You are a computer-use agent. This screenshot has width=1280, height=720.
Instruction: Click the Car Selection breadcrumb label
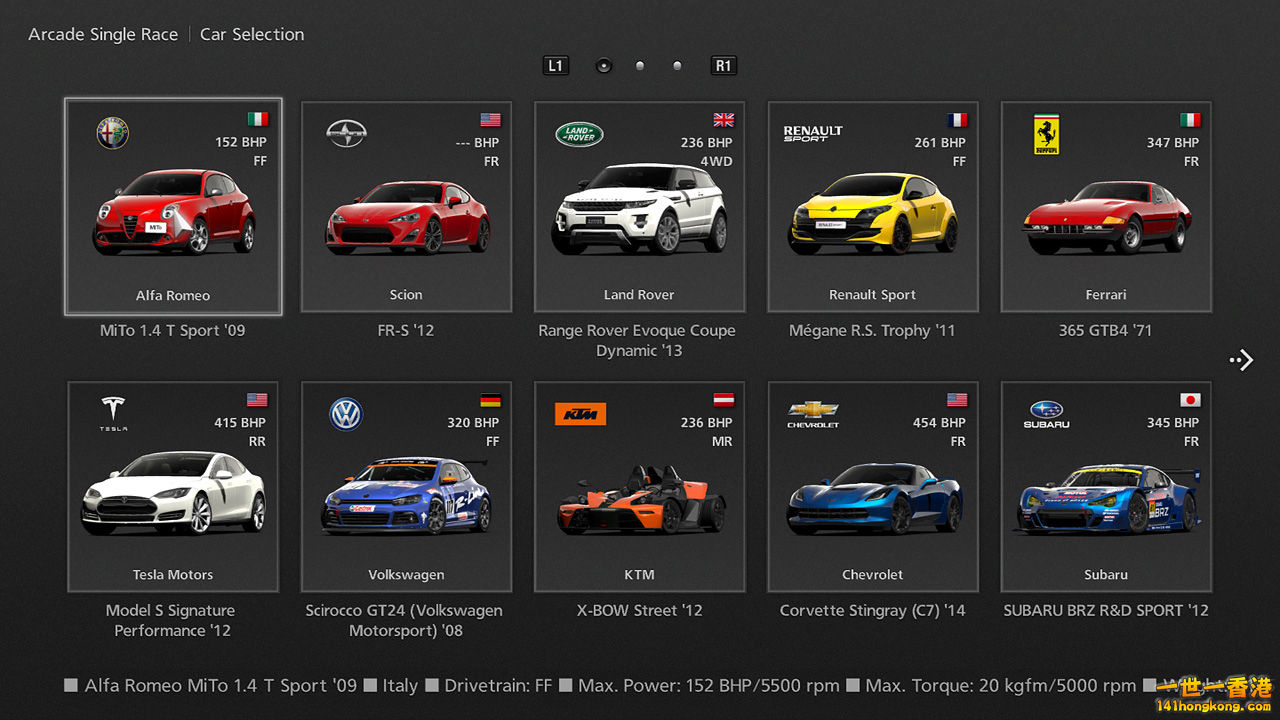click(x=251, y=33)
